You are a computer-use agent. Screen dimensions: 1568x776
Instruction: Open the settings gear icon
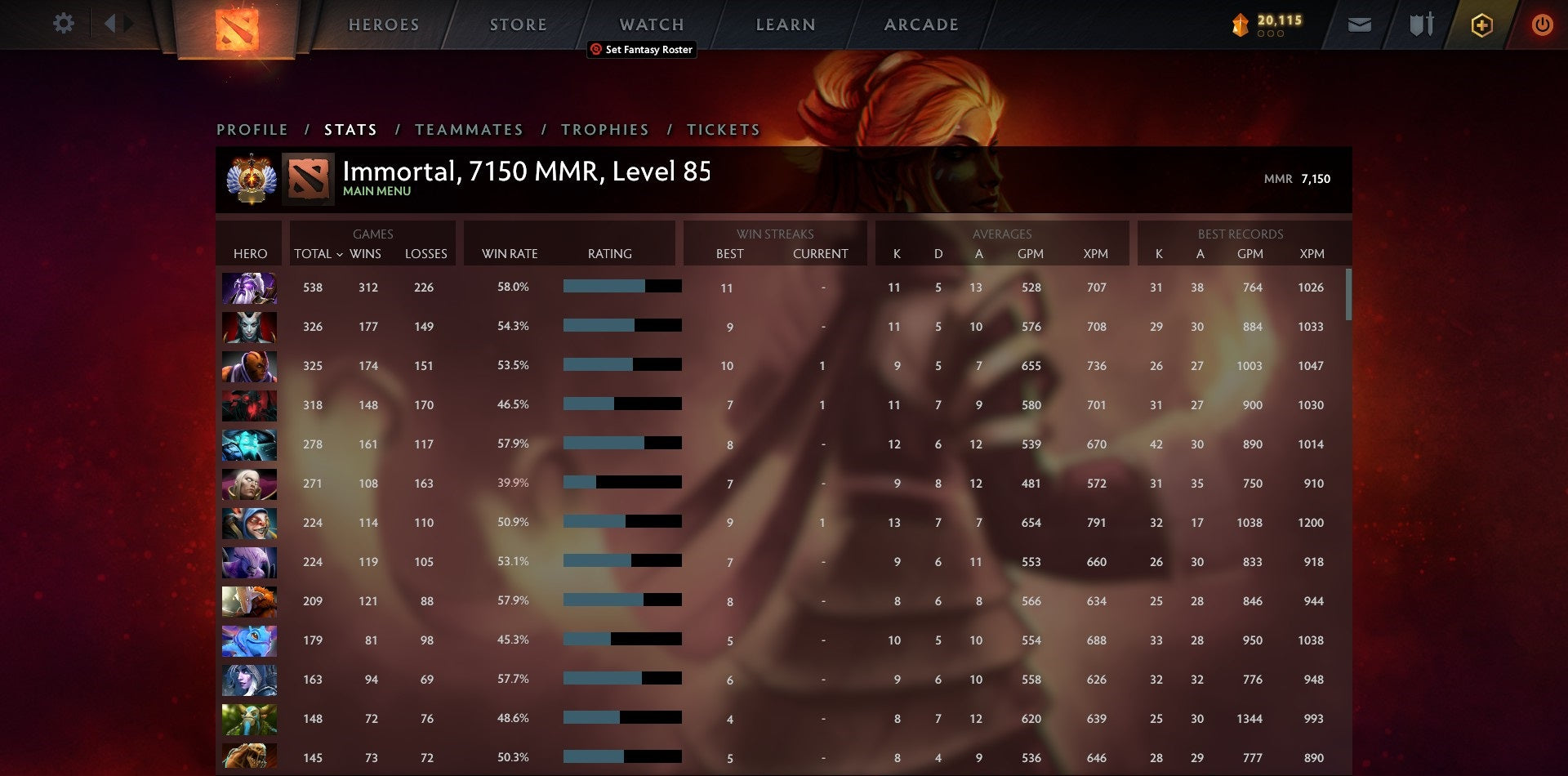coord(63,24)
